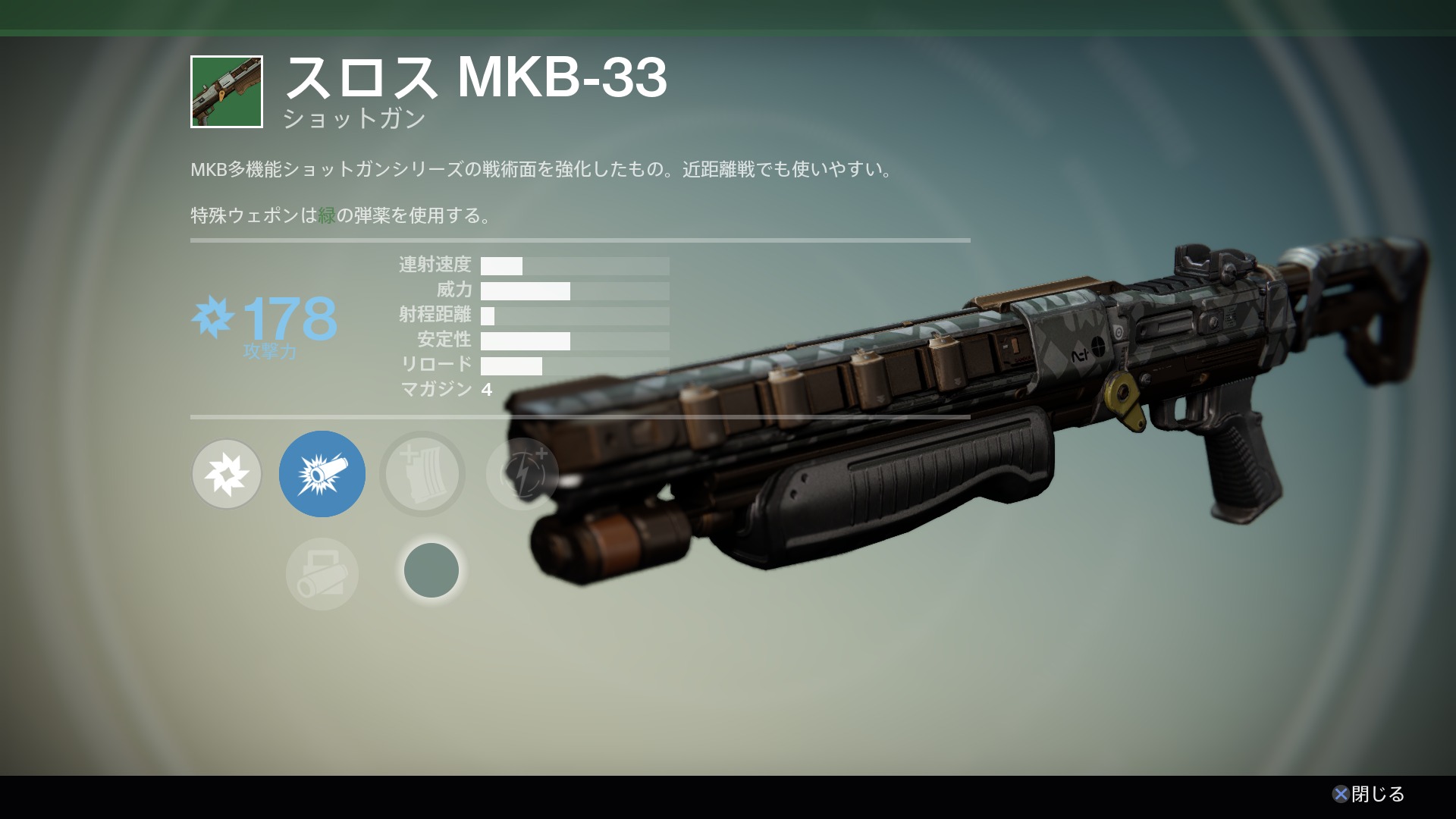This screenshot has height=819, width=1456.
Task: Select the kinetic damage burst node
Action: [x=226, y=475]
